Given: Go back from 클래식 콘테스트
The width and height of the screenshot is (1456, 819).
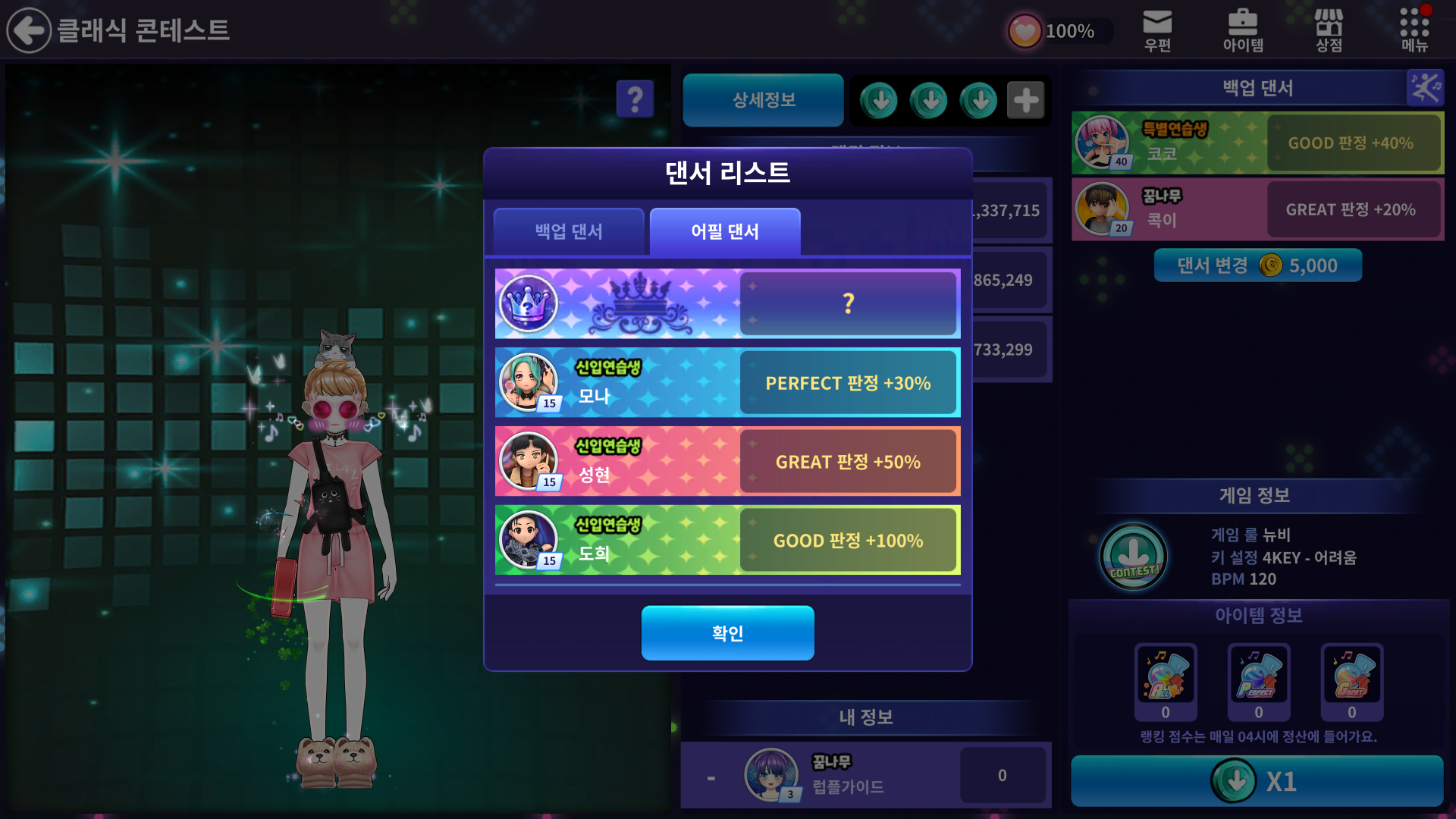Looking at the screenshot, I should click(29, 30).
